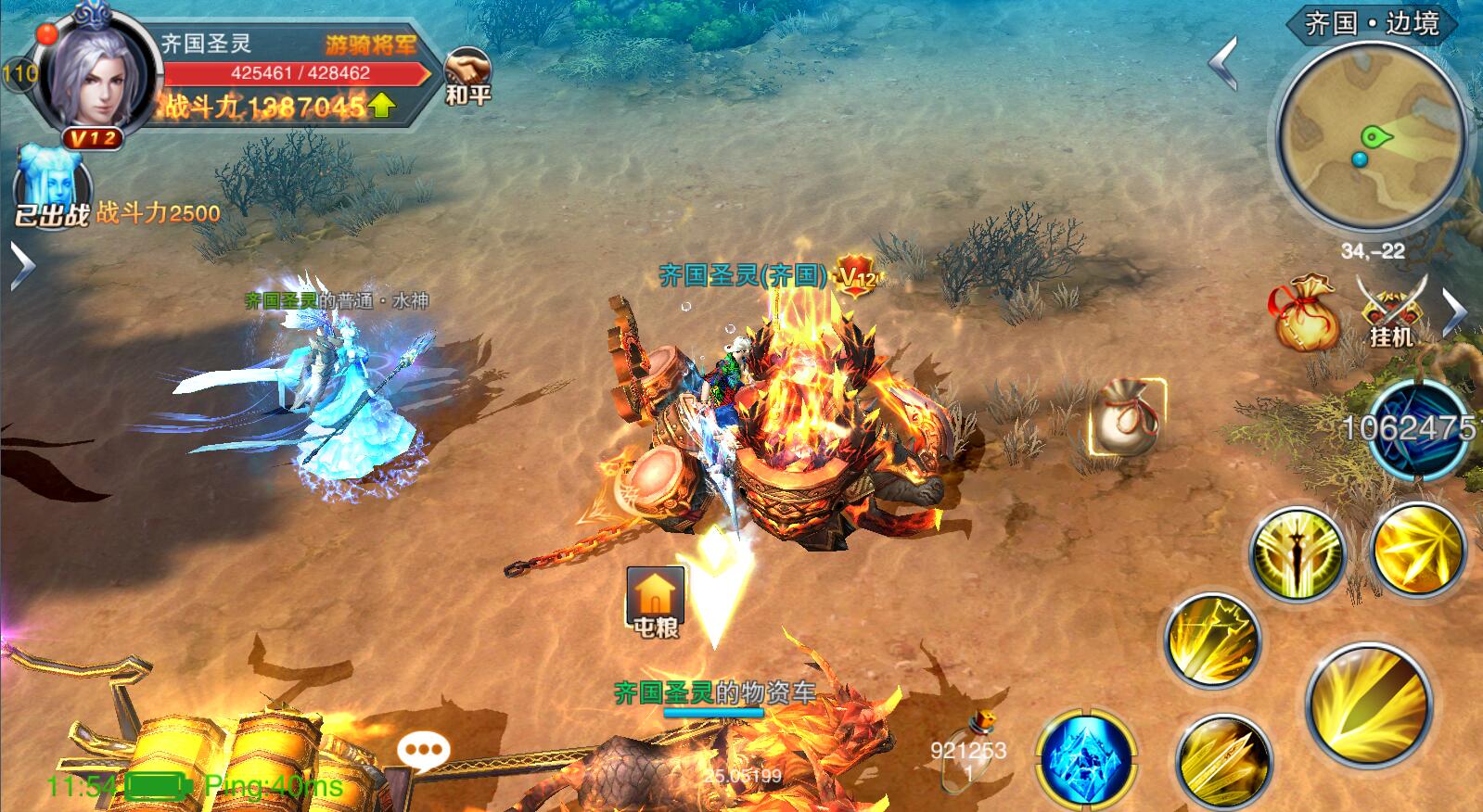Image resolution: width=1483 pixels, height=812 pixels.
Task: Pick the highlighted loot sack icon
Action: pyautogui.click(x=1126, y=416)
